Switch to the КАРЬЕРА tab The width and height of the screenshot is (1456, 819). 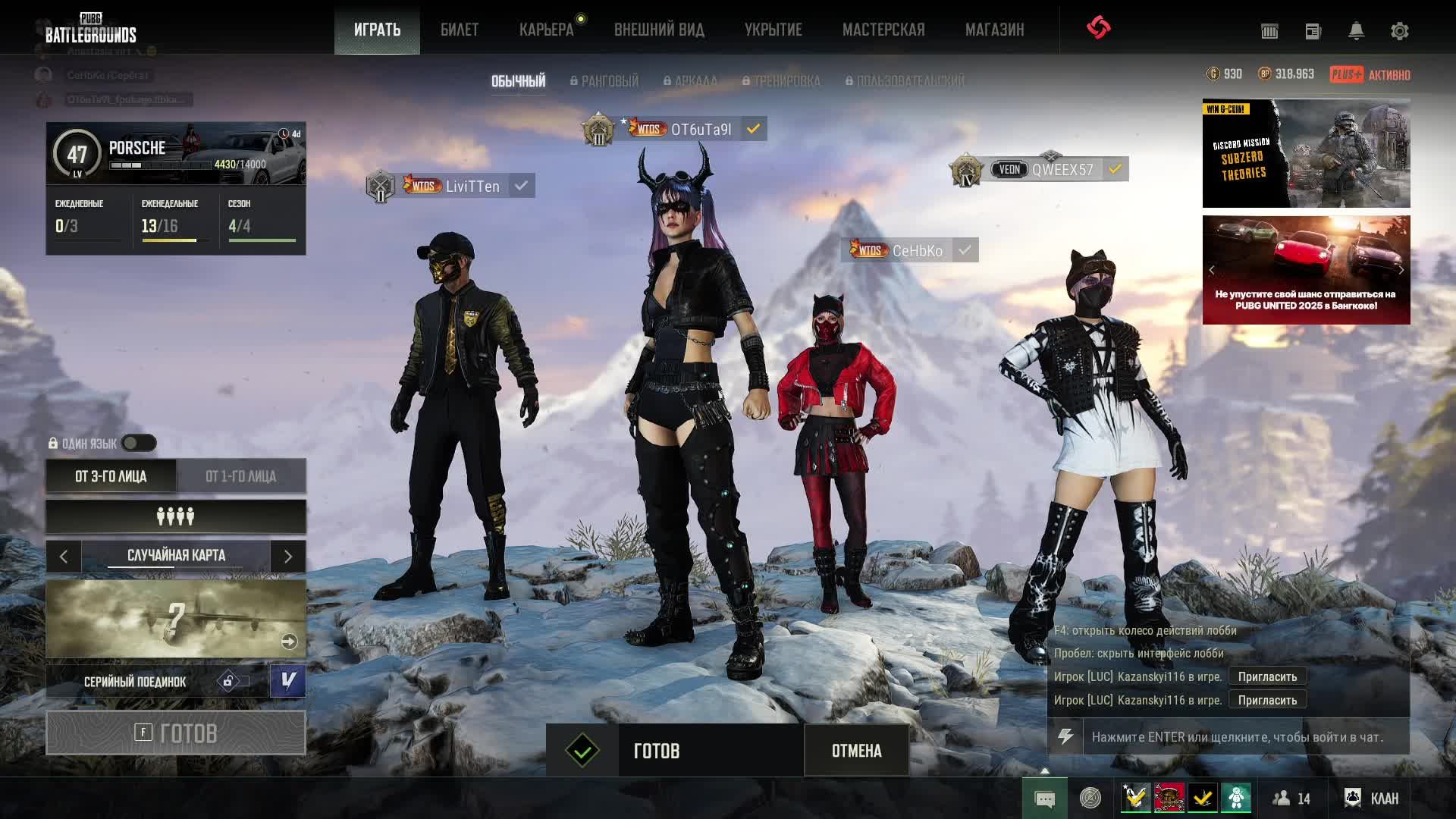pyautogui.click(x=546, y=30)
